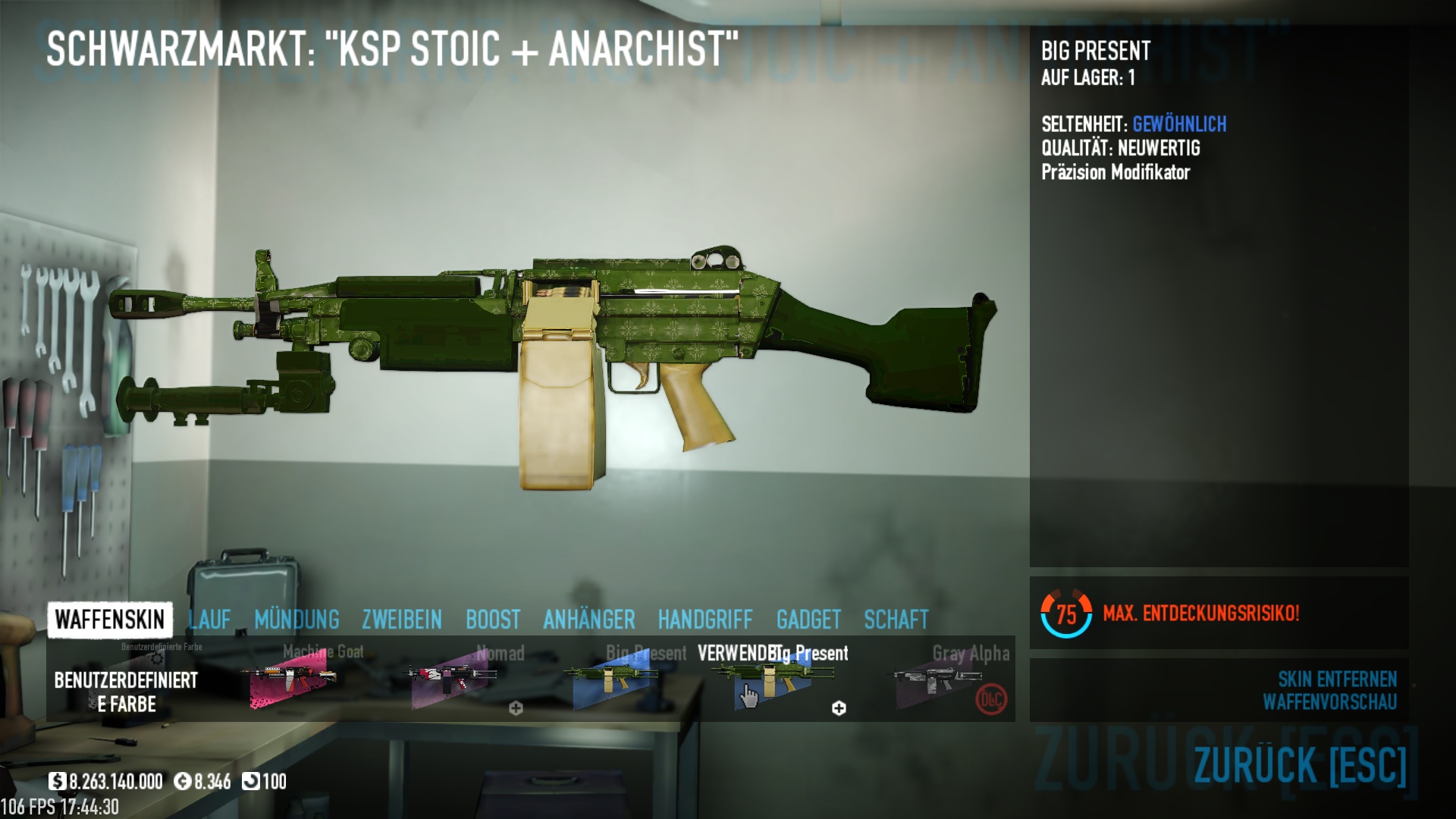Switch to the Waffenskin tab

110,620
